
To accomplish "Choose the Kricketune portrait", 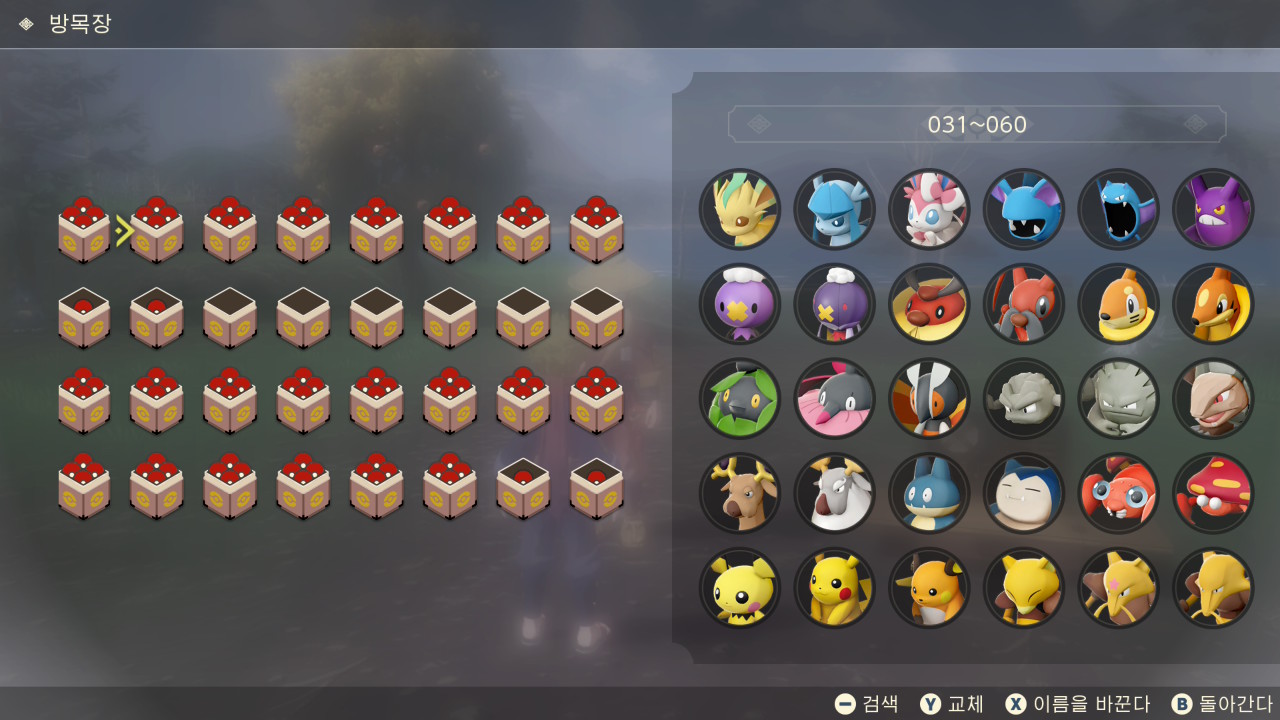I will tap(1024, 304).
